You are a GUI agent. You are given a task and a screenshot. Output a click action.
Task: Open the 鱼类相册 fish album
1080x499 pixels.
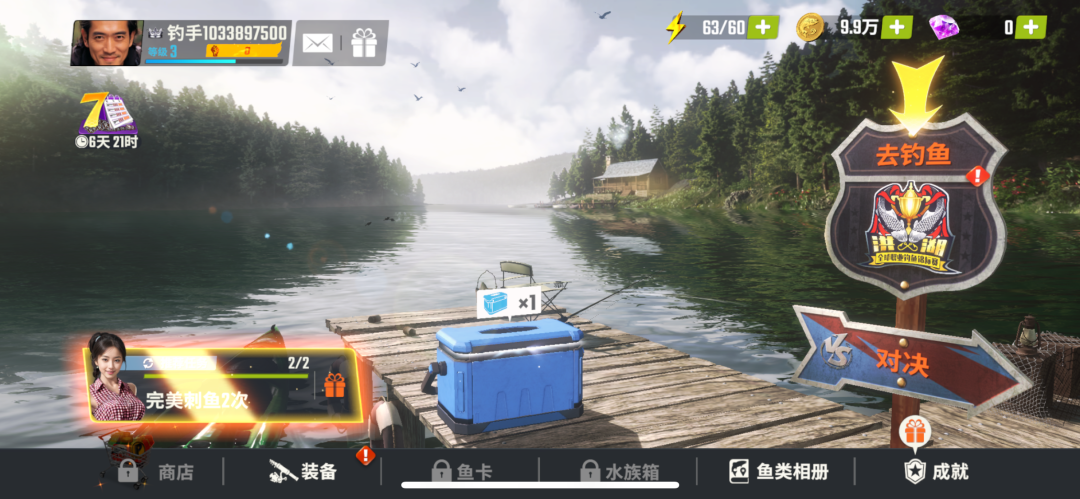[780, 472]
